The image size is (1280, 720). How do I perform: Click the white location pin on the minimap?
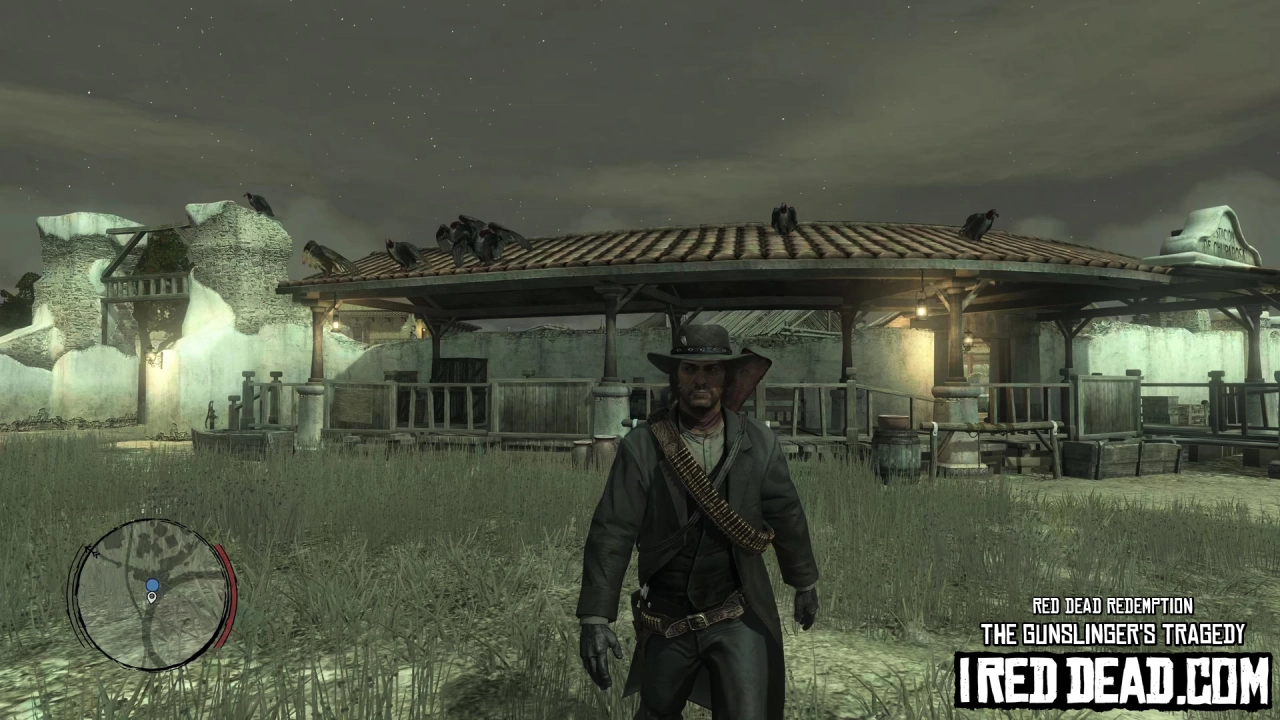point(152,598)
